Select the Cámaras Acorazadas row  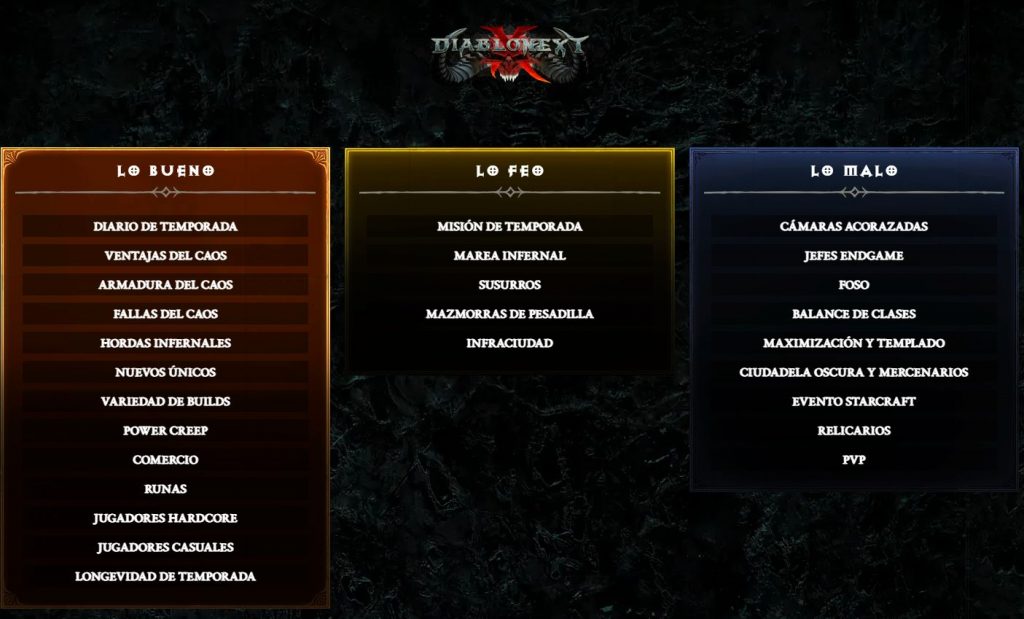(853, 227)
